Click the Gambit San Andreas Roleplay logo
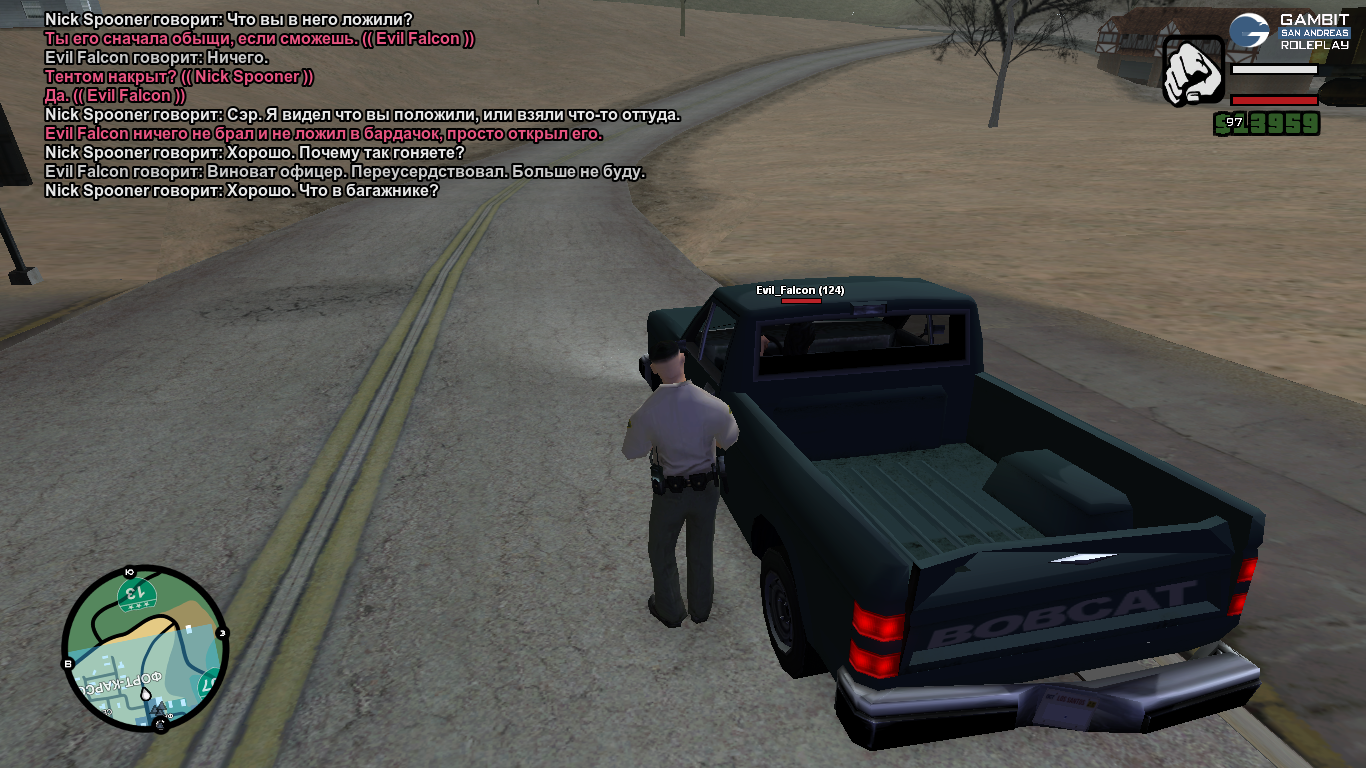The height and width of the screenshot is (768, 1366). pos(1289,32)
